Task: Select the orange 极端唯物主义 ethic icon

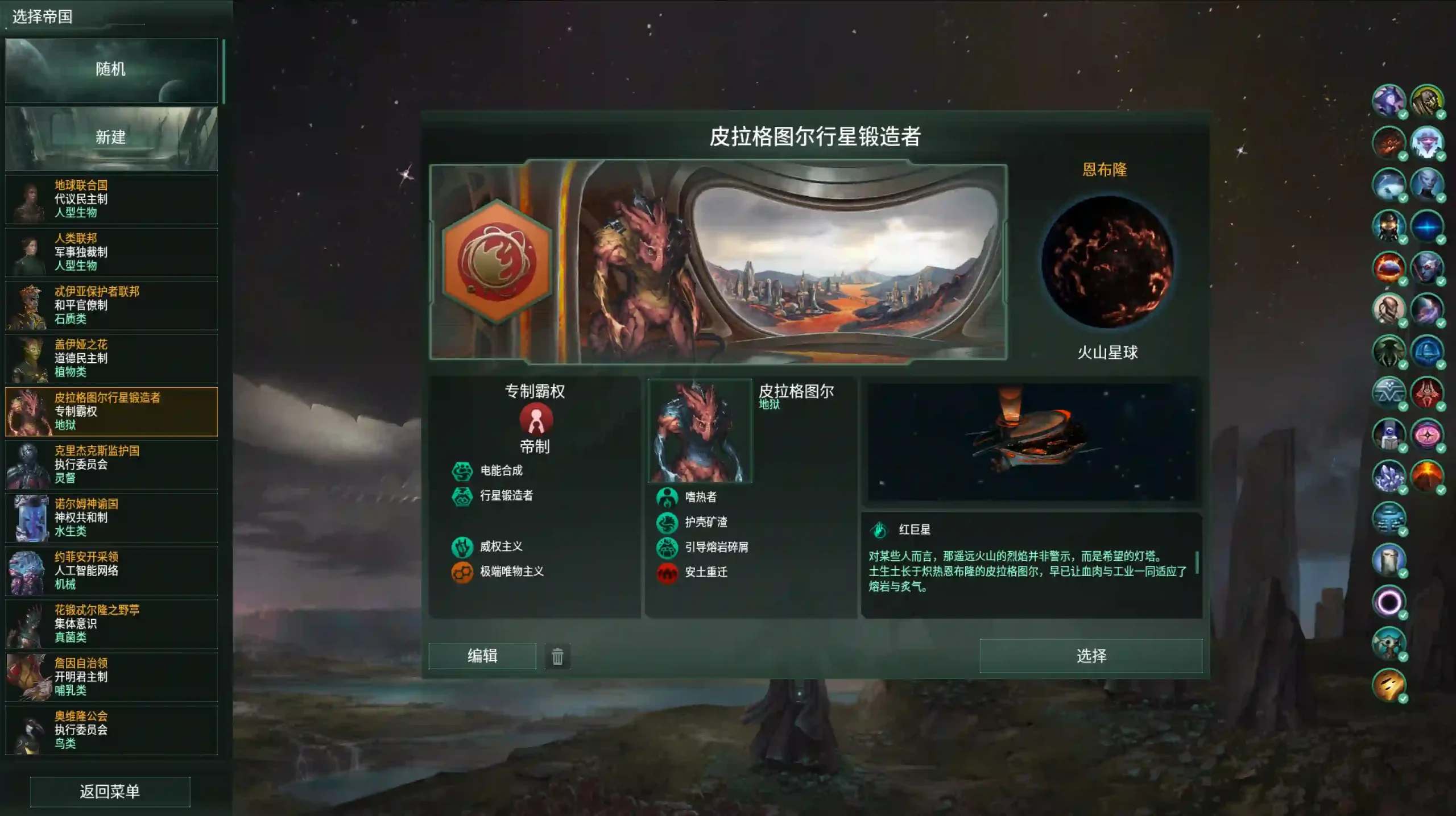Action: (464, 572)
